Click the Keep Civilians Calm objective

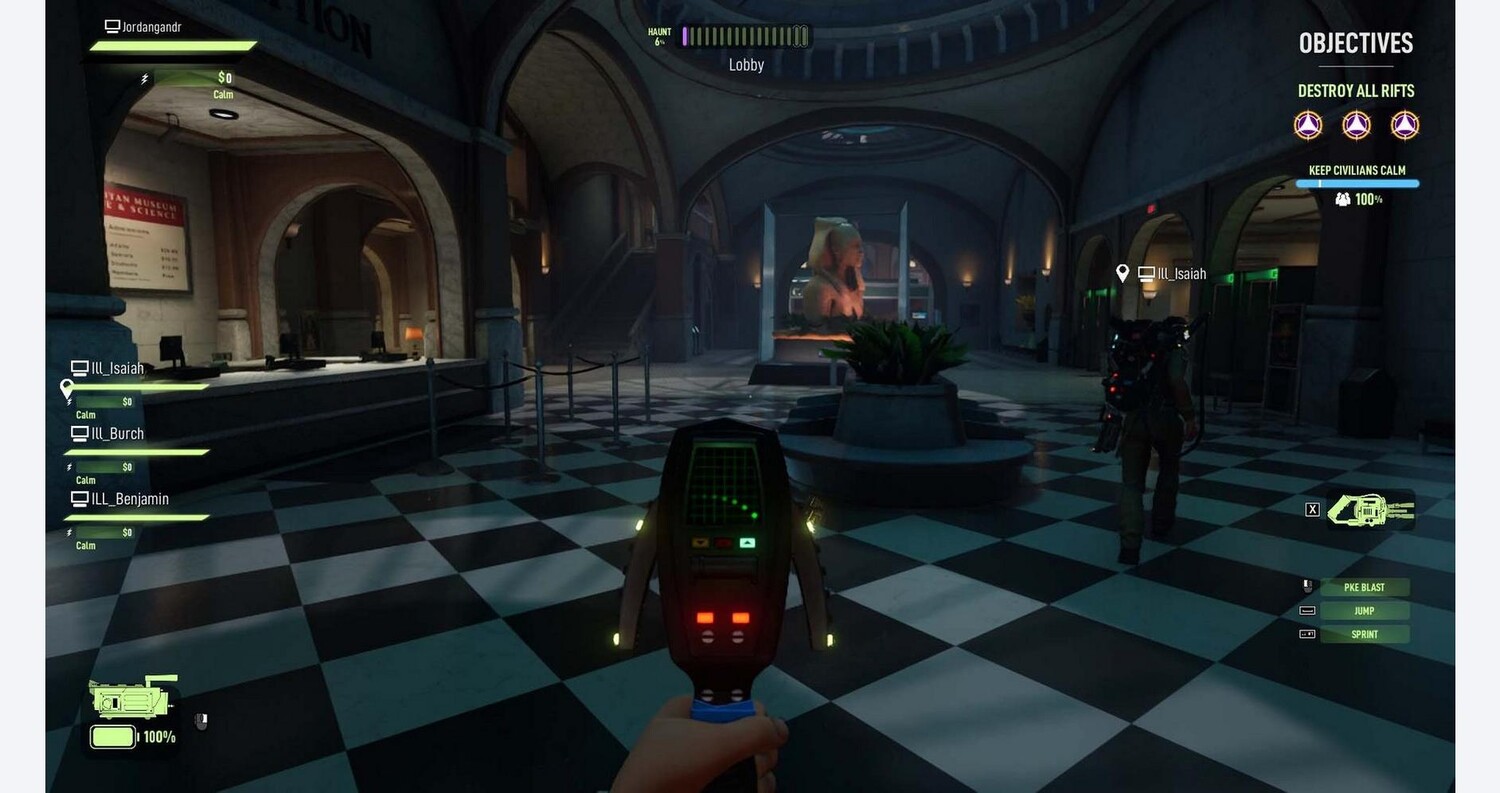point(1357,171)
